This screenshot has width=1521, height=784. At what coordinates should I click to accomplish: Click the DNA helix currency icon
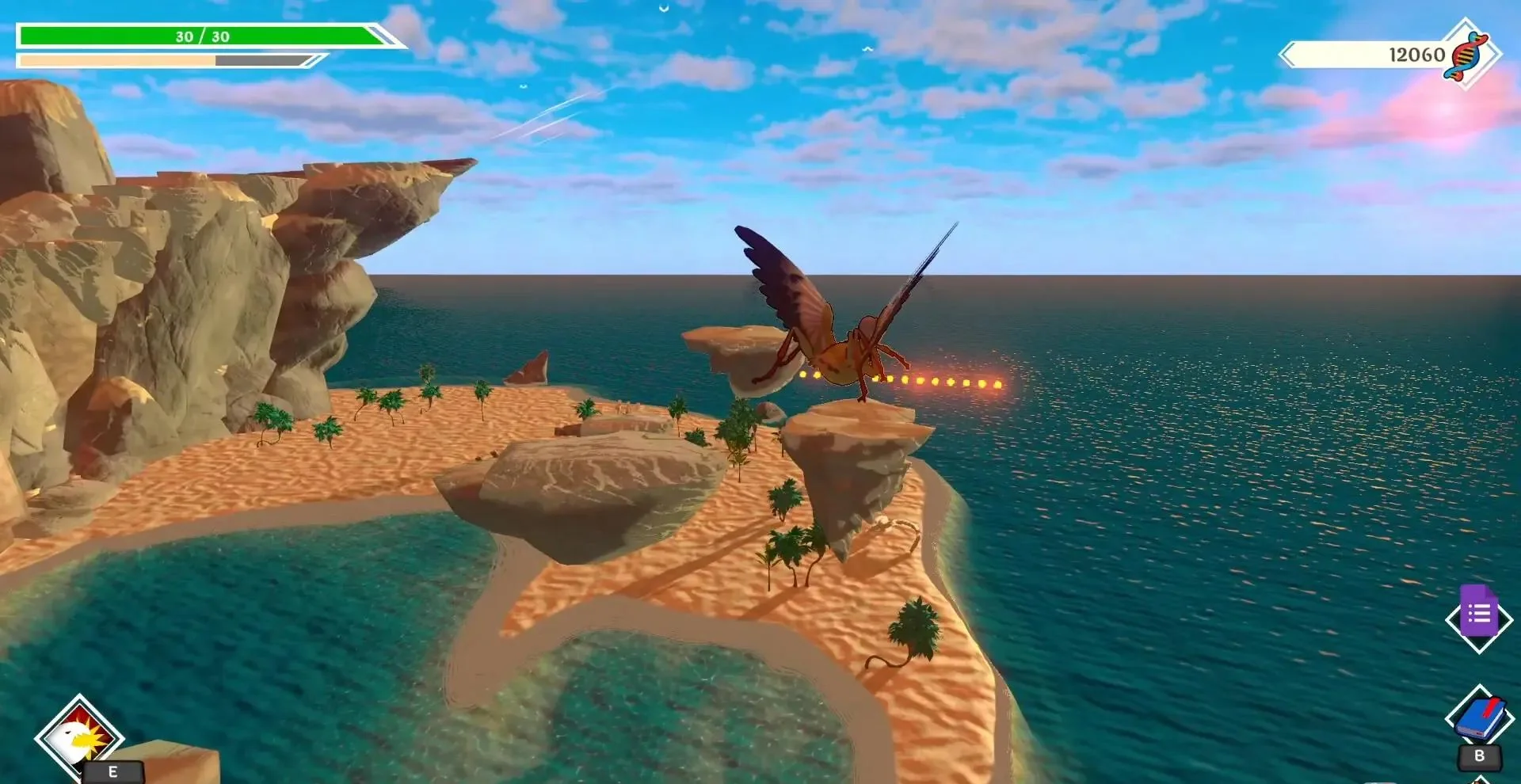(1466, 55)
